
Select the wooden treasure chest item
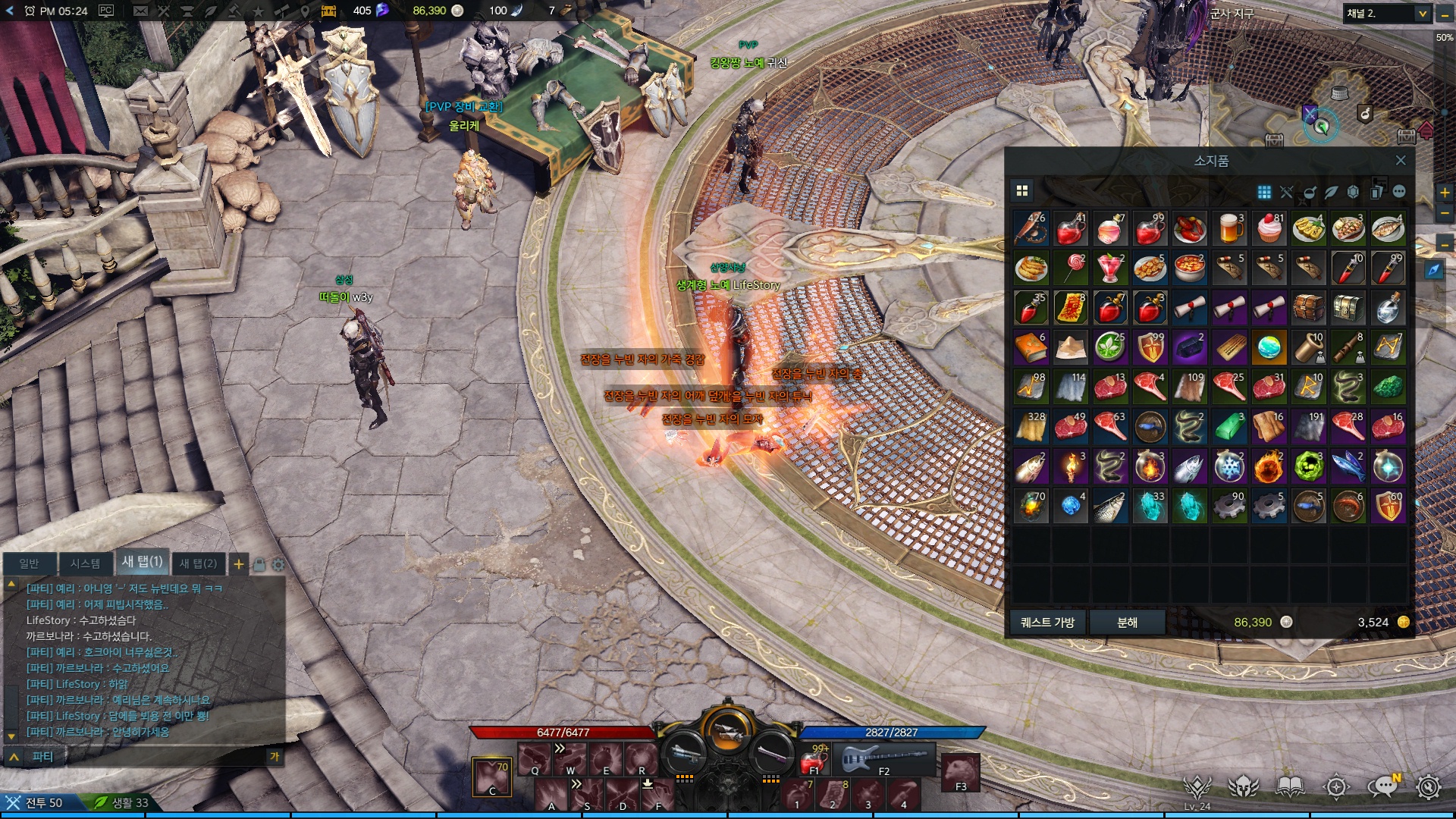point(1308,307)
